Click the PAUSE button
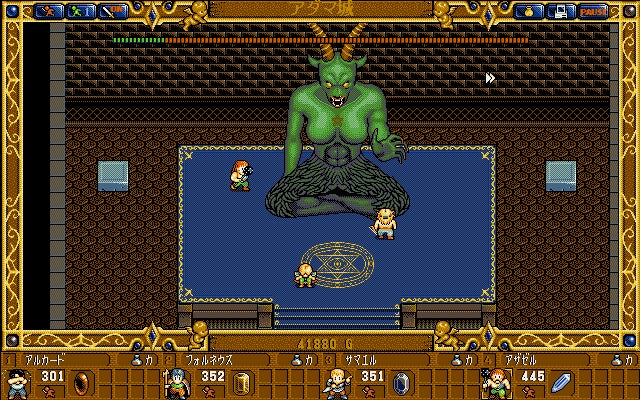 tap(593, 11)
